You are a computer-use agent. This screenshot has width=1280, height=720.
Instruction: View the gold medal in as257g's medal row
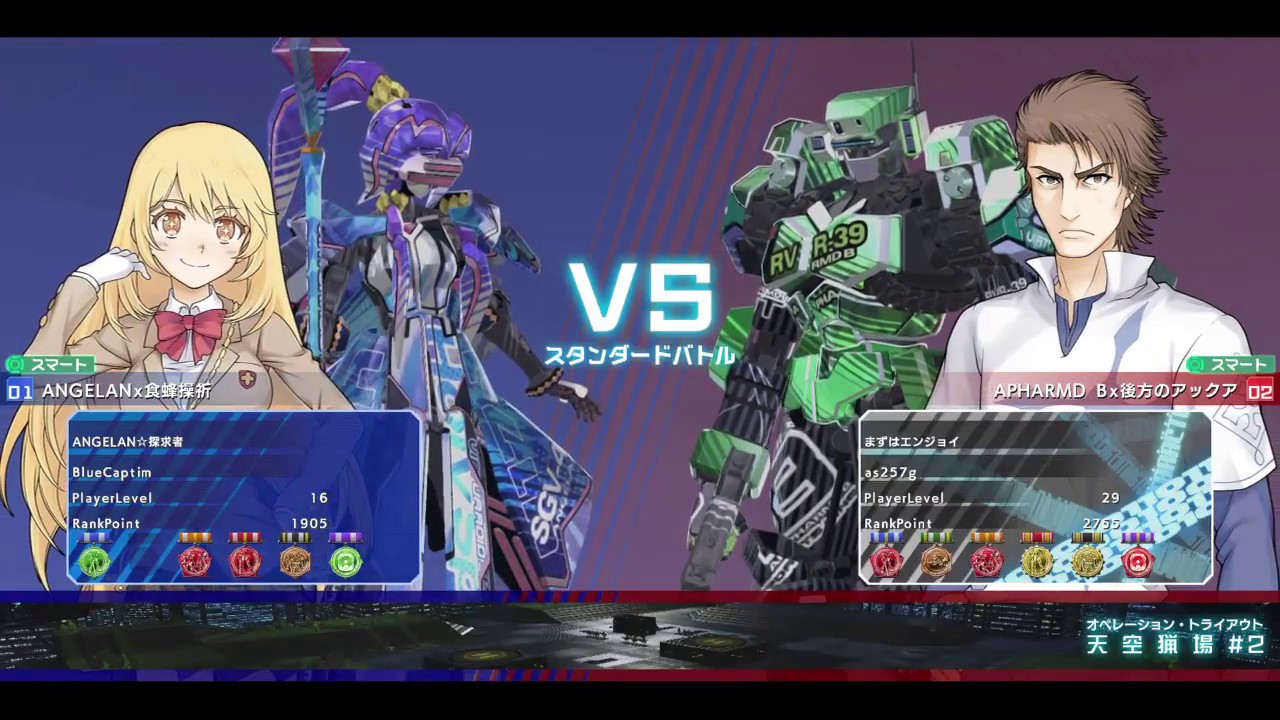[1037, 562]
